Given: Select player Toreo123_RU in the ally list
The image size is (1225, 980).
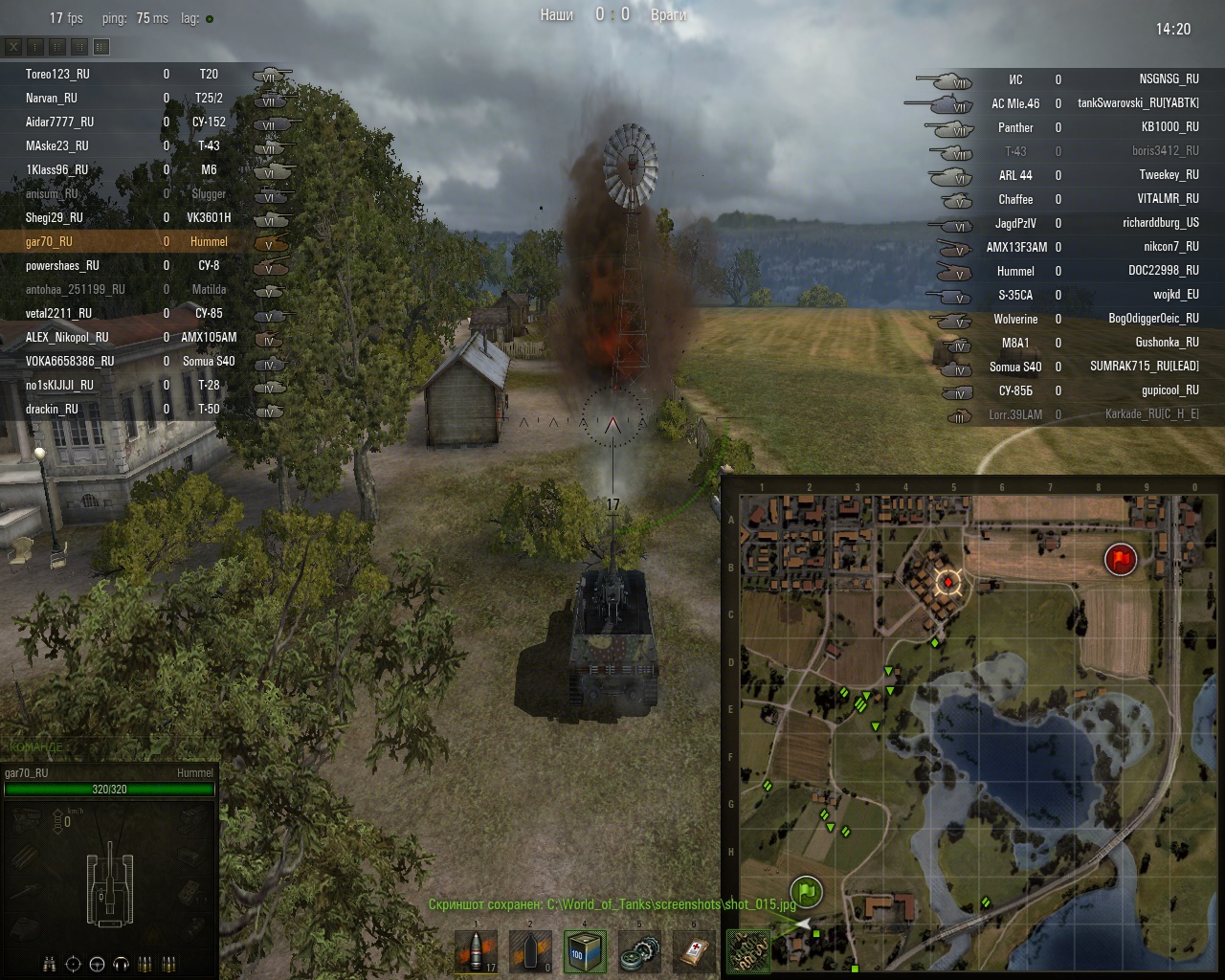Looking at the screenshot, I should (x=57, y=74).
